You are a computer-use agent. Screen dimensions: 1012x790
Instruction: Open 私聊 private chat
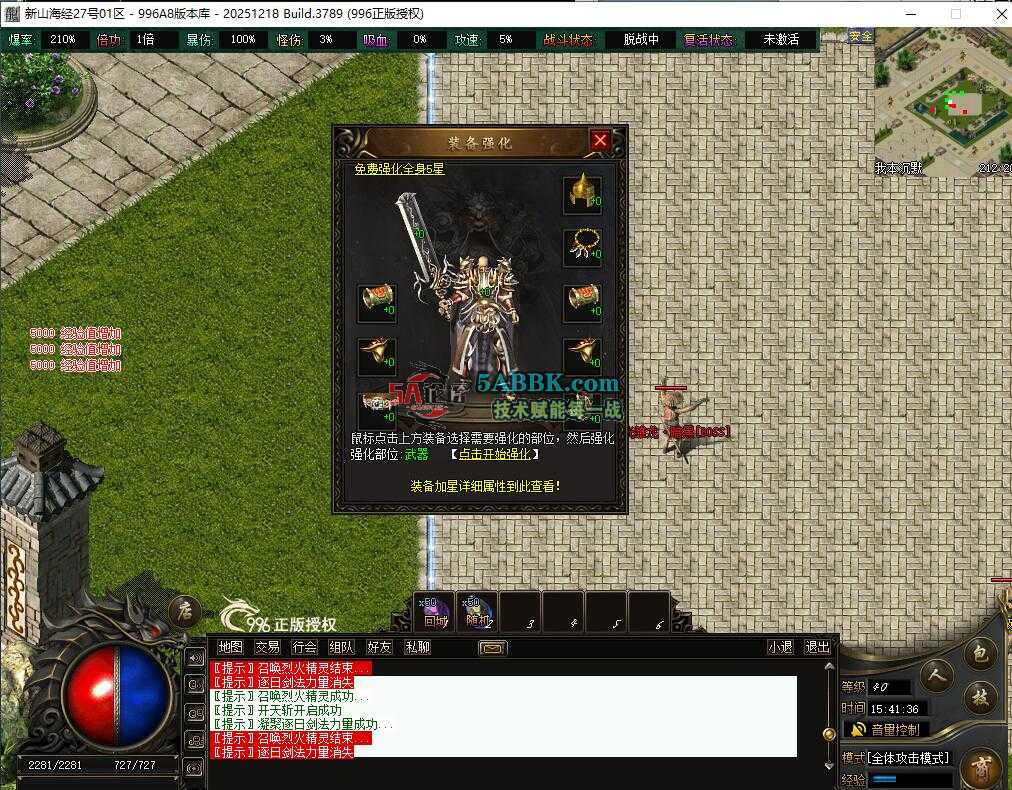pos(417,647)
